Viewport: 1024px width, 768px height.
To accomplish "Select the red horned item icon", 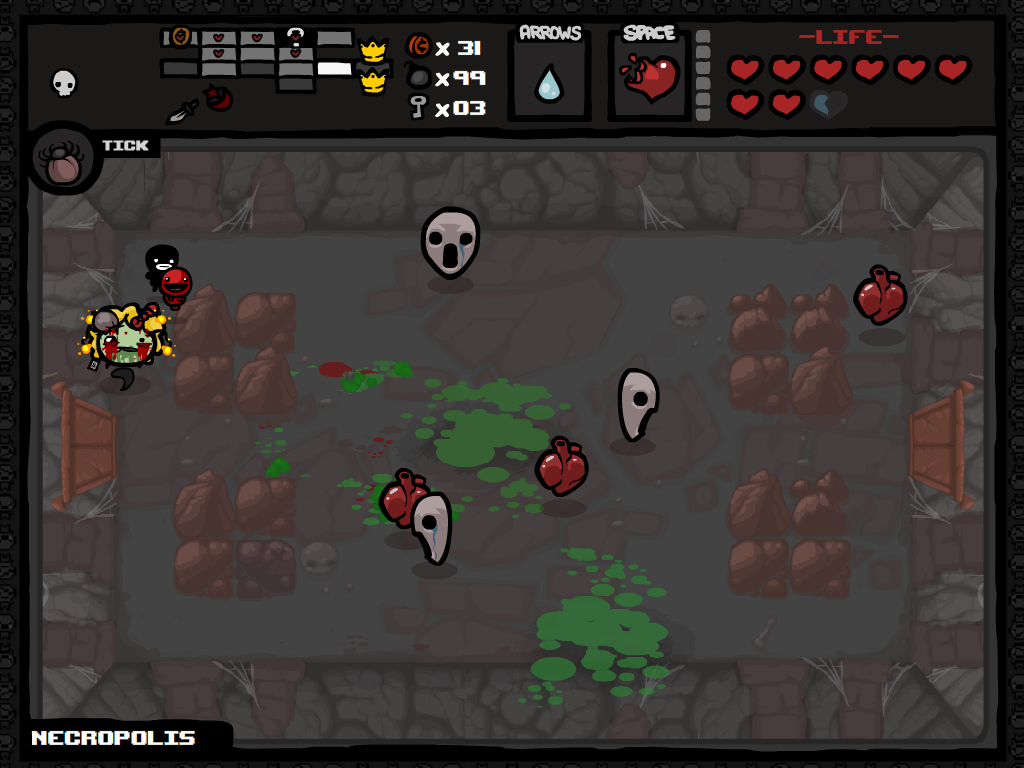I will tap(219, 98).
